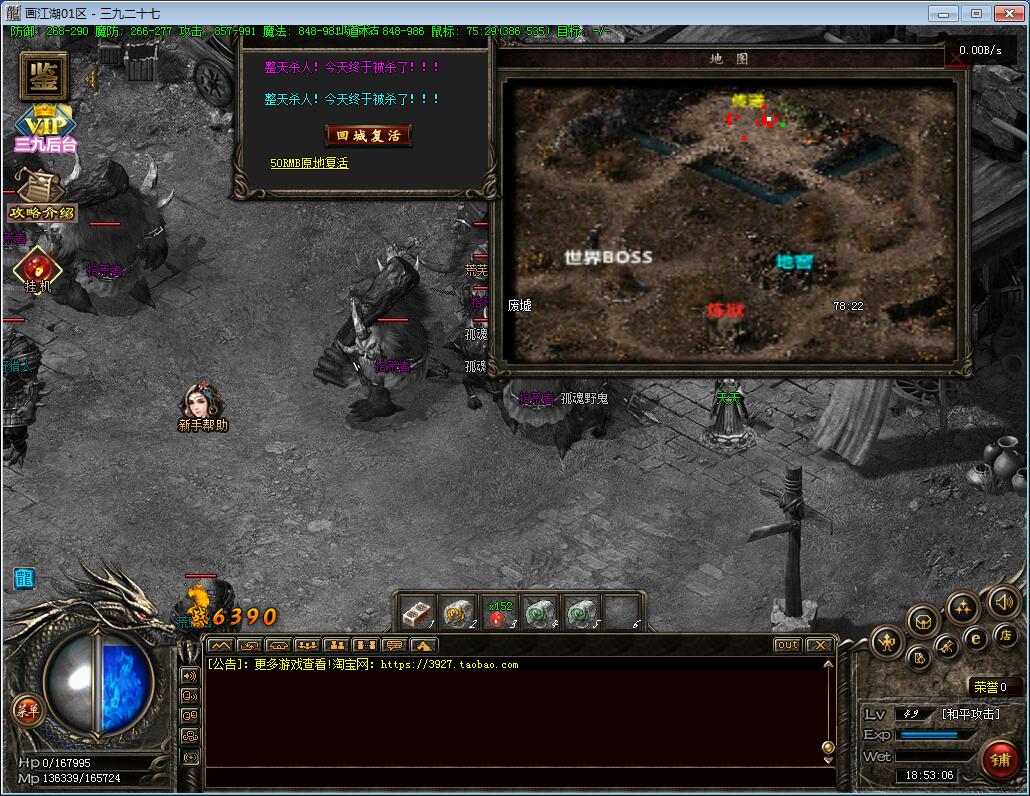Click the 回城复活 revive button

pos(368,135)
